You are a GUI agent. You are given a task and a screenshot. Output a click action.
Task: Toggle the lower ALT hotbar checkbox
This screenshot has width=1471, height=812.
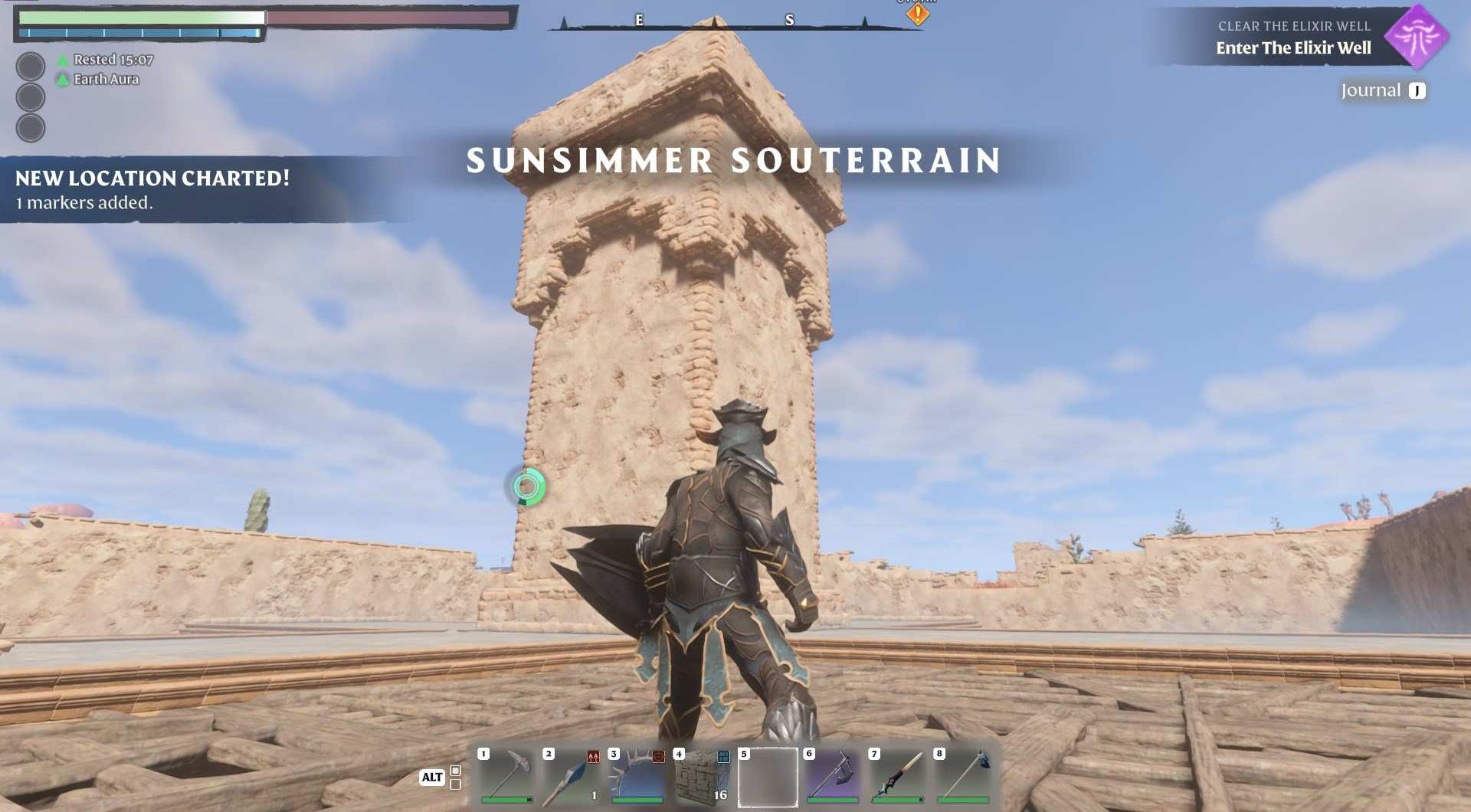pos(455,787)
